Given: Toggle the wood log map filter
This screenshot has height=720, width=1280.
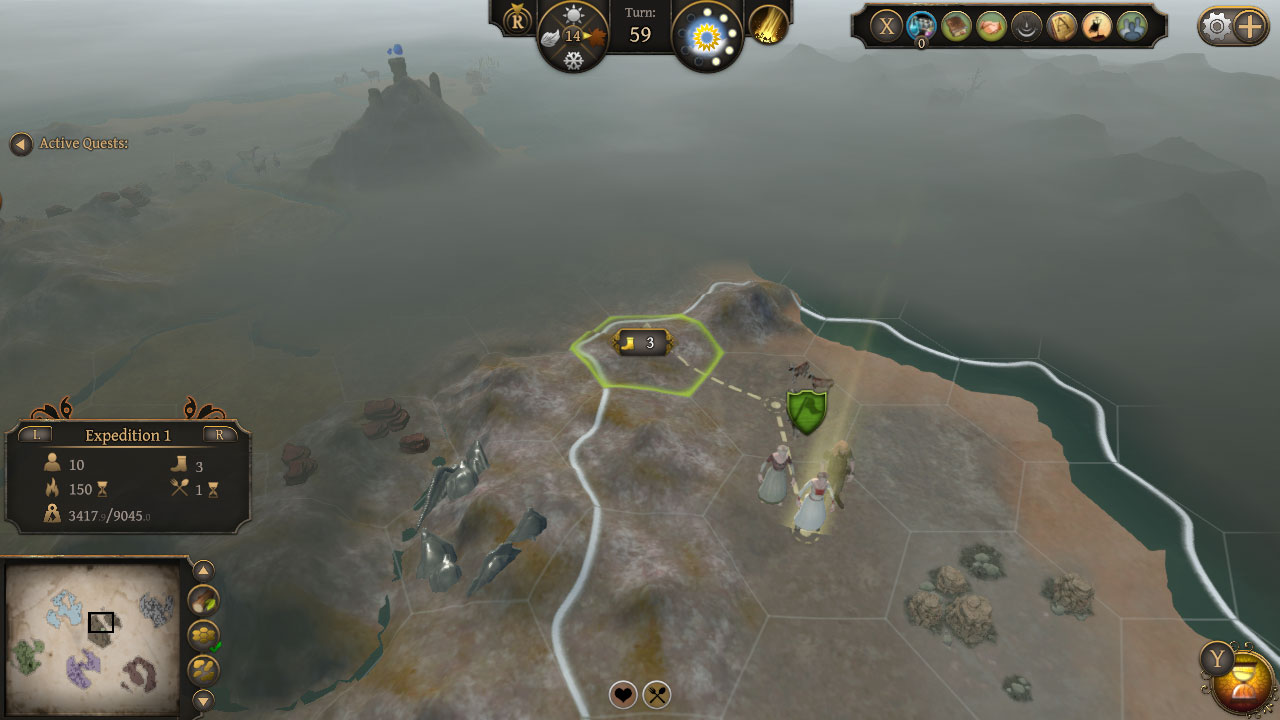Looking at the screenshot, I should 203,600.
